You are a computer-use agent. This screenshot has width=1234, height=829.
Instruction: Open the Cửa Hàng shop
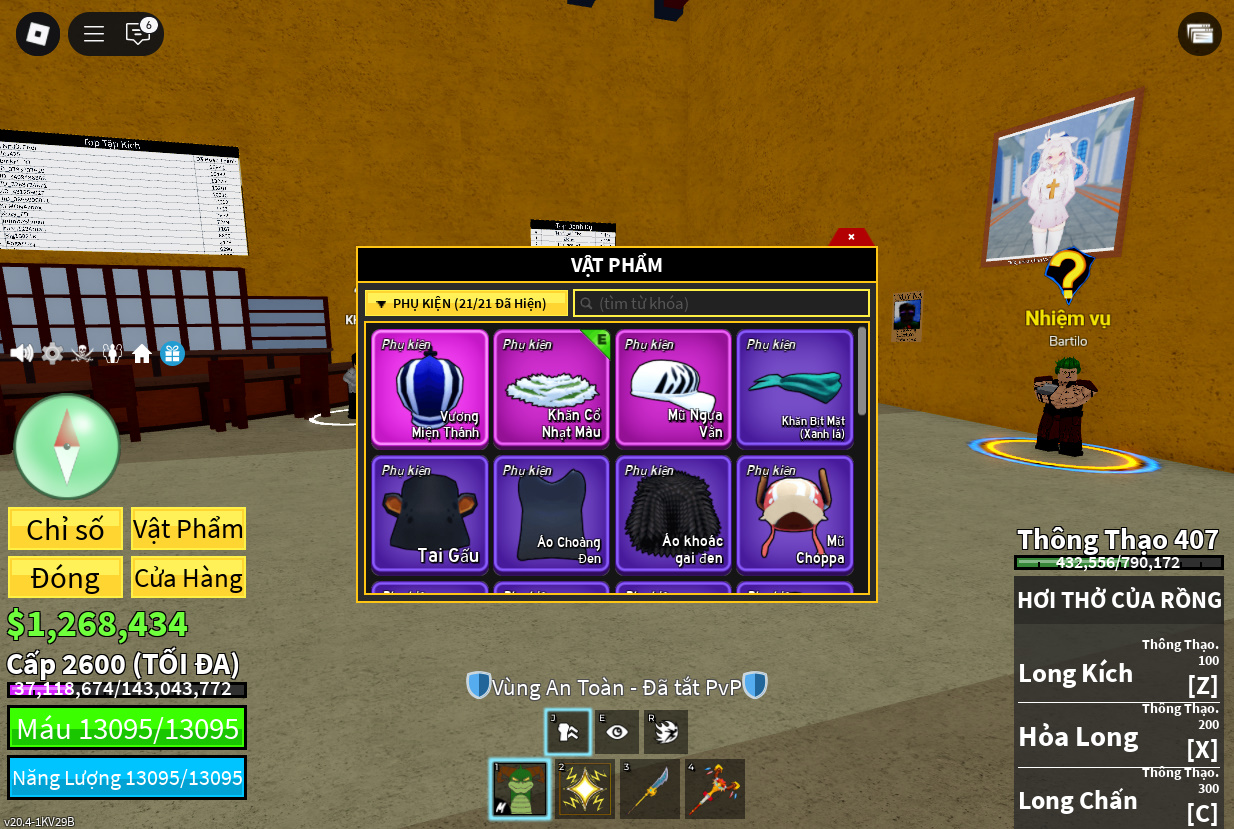tap(188, 578)
